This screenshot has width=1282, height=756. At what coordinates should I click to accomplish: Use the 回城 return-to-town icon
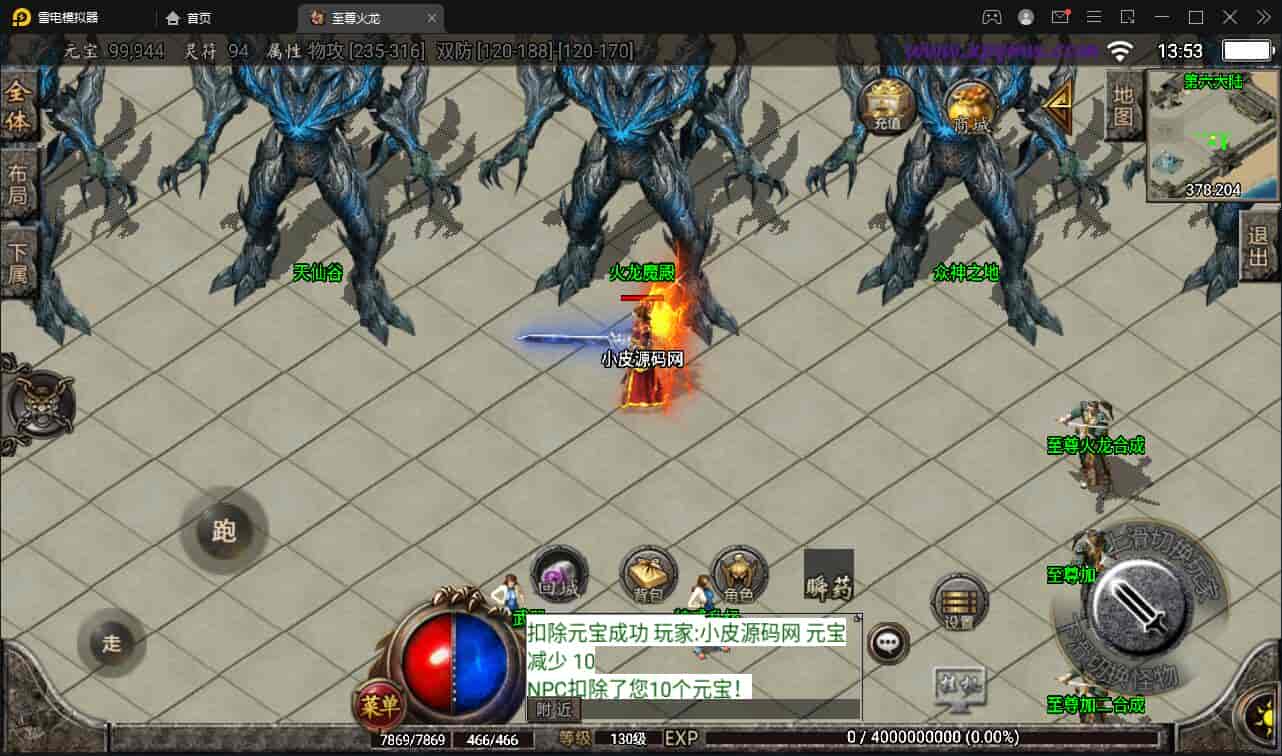pyautogui.click(x=559, y=575)
